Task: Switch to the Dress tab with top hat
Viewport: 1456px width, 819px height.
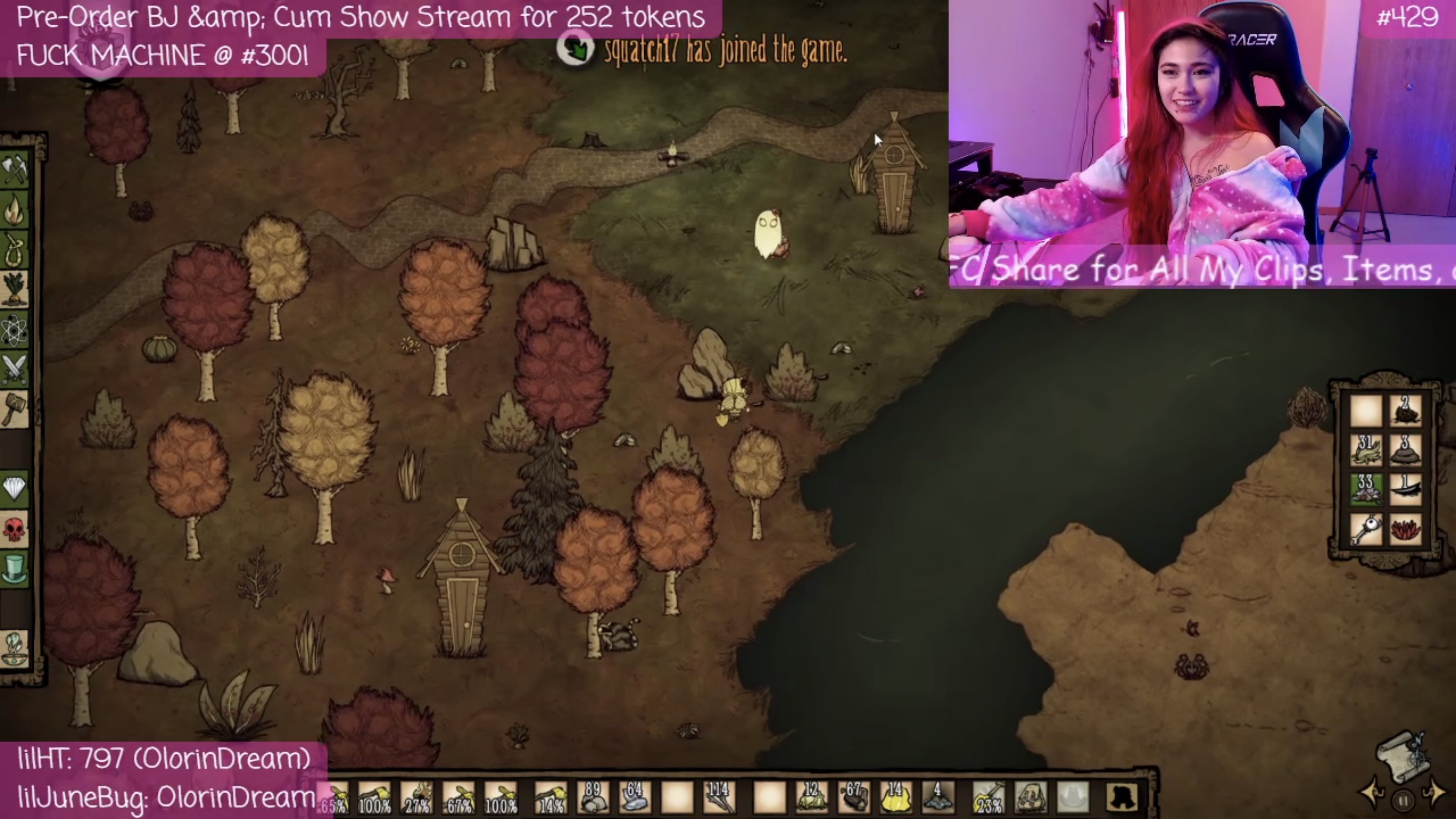Action: [15, 569]
